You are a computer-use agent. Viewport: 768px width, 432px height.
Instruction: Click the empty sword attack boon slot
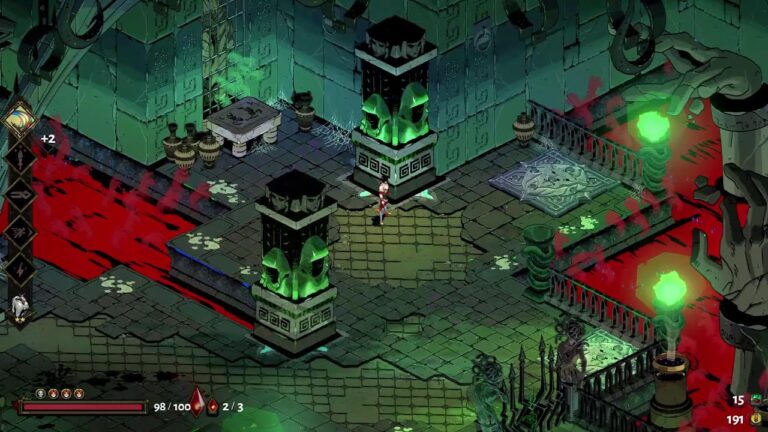20,160
